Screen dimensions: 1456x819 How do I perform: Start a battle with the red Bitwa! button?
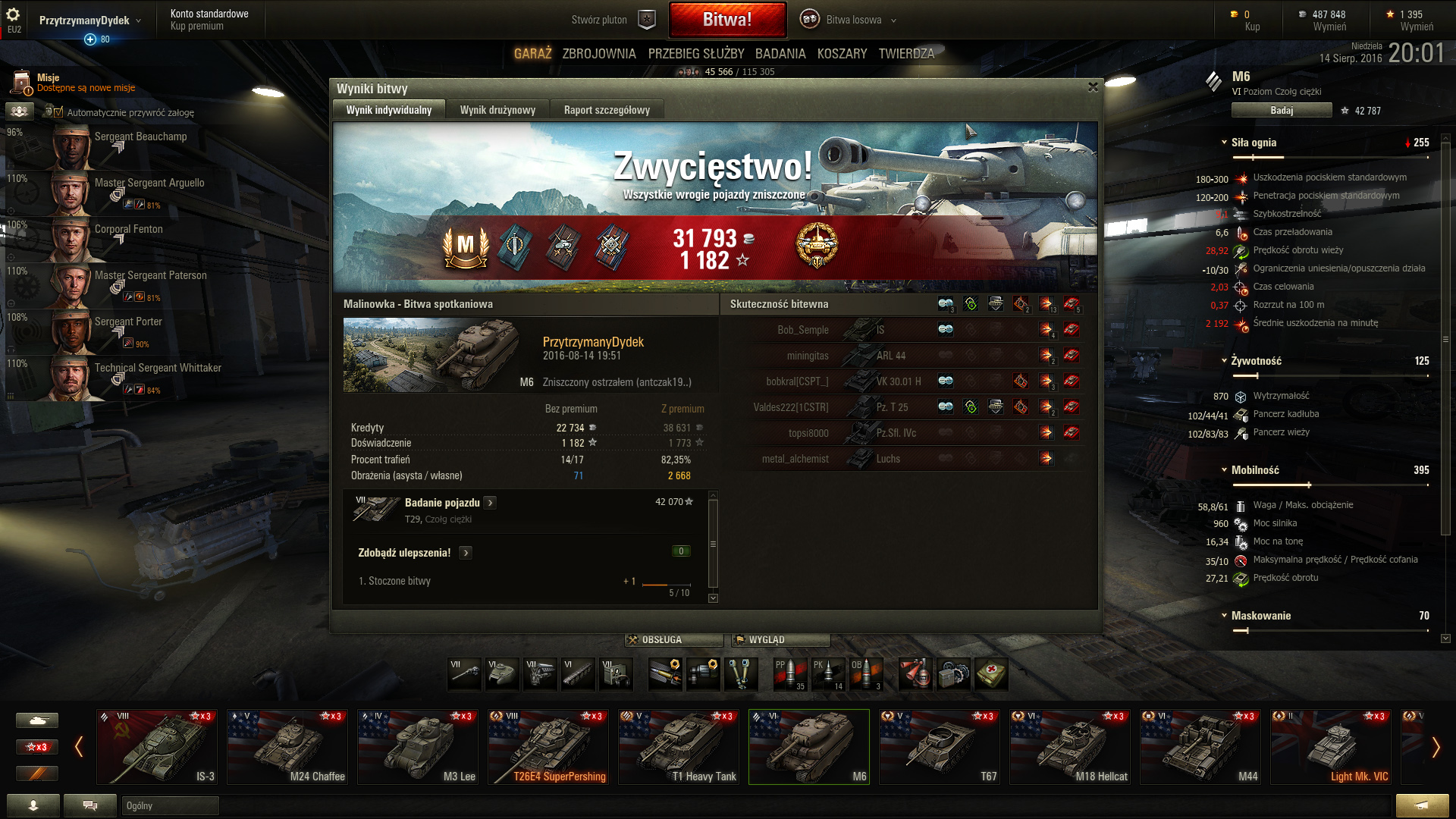point(726,20)
